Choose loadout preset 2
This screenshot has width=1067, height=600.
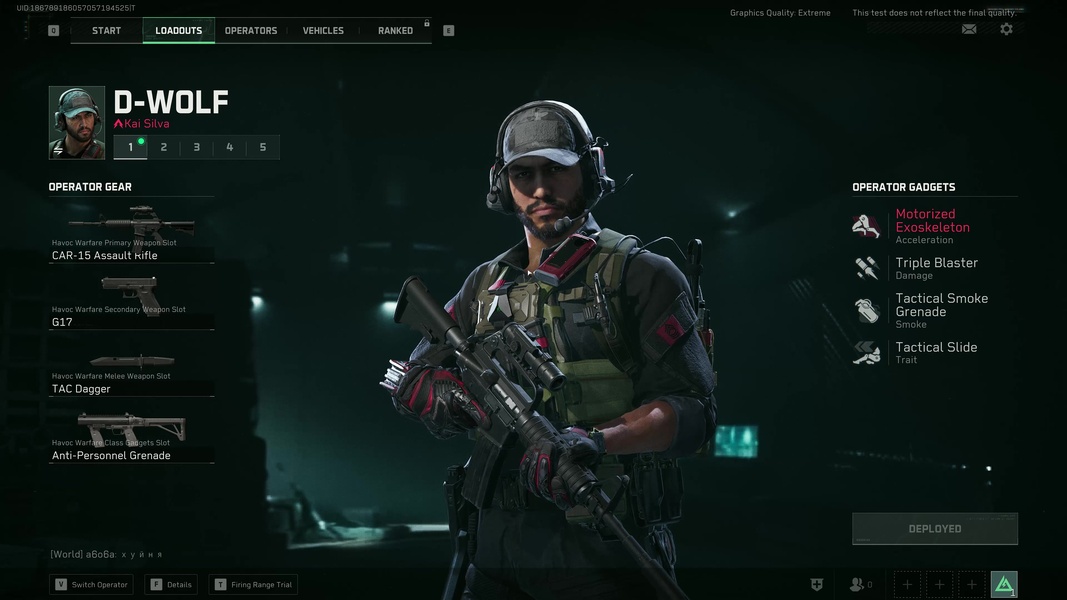164,147
